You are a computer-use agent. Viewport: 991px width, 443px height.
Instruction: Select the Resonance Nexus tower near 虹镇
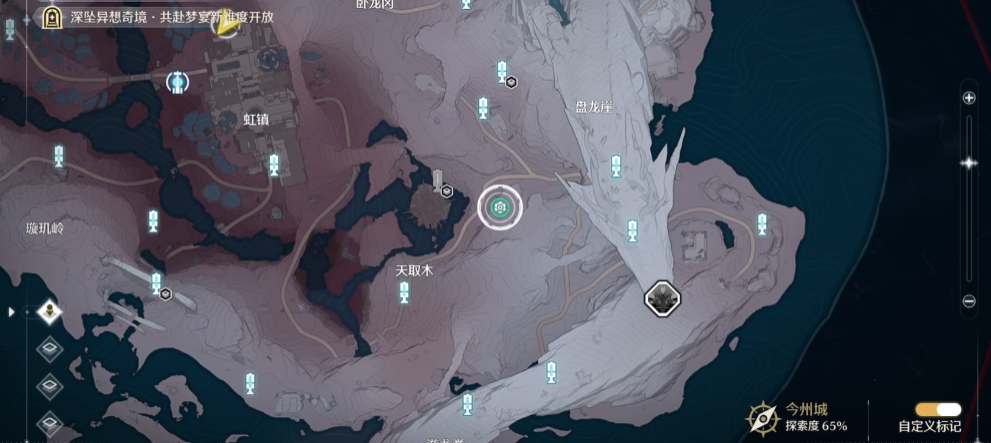[x=178, y=81]
